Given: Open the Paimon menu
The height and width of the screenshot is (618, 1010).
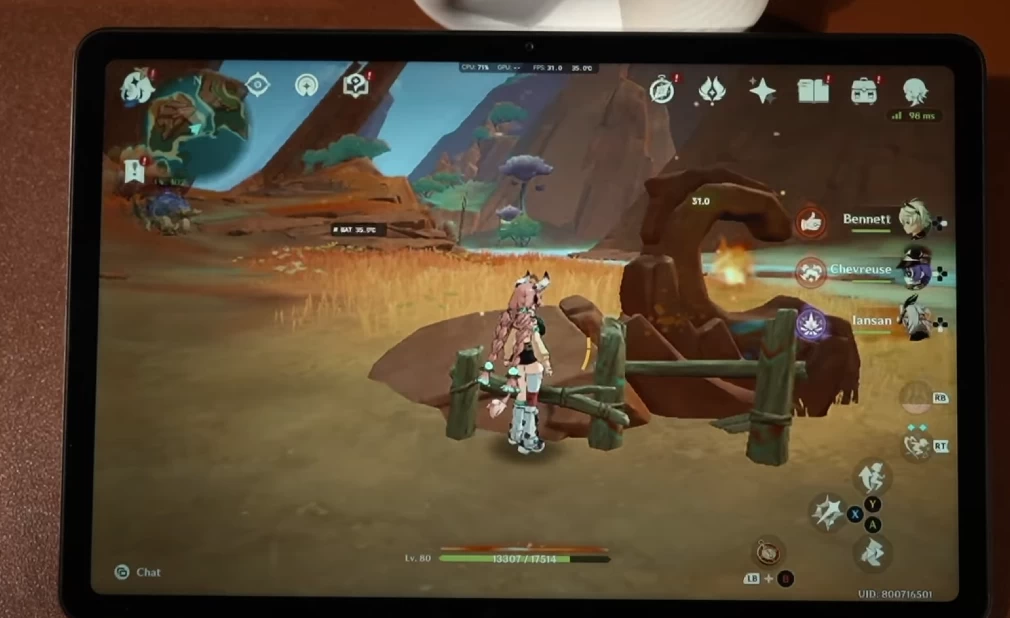Looking at the screenshot, I should [x=137, y=89].
